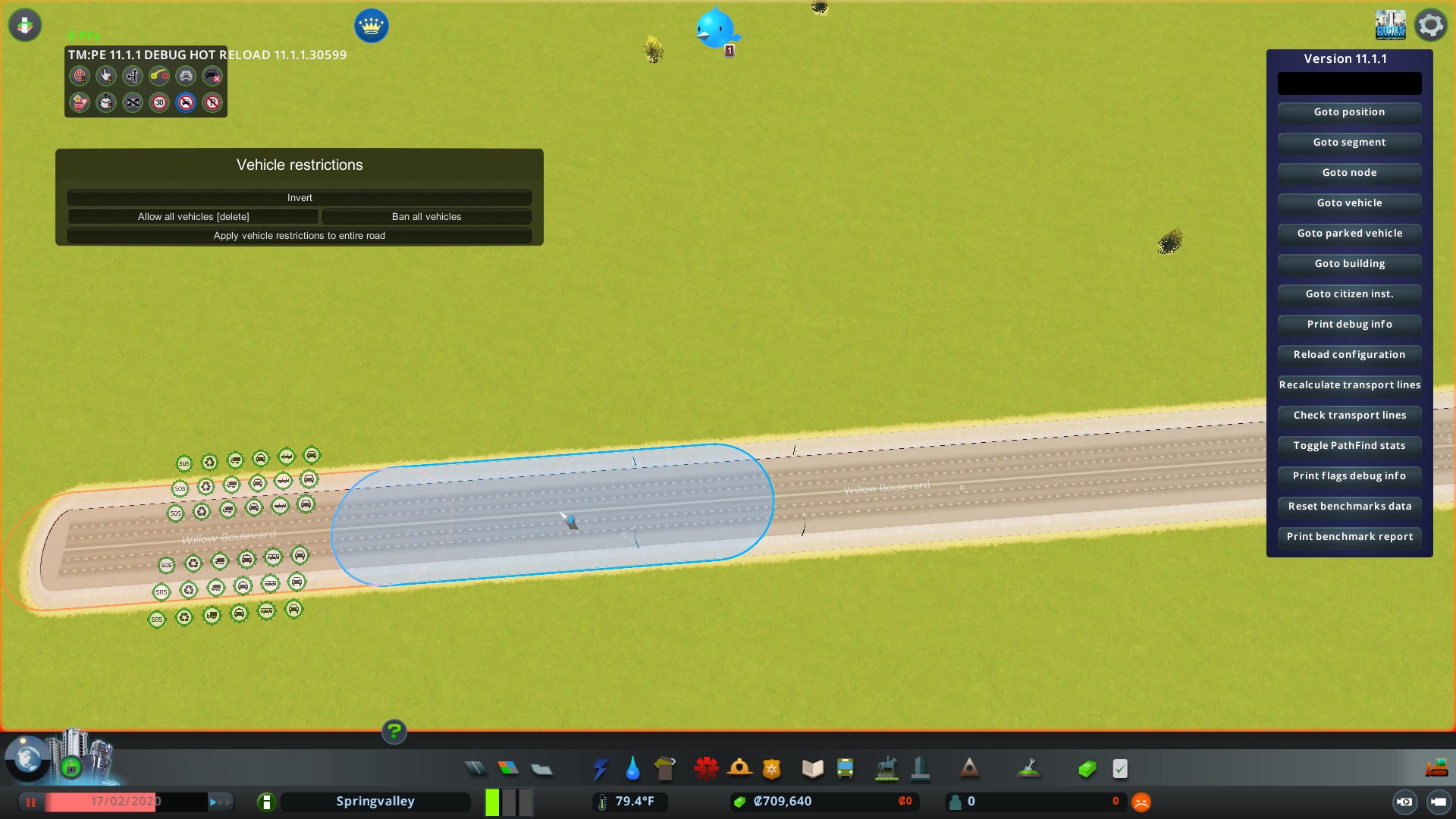Select the Parking restrictions tool

212,102
